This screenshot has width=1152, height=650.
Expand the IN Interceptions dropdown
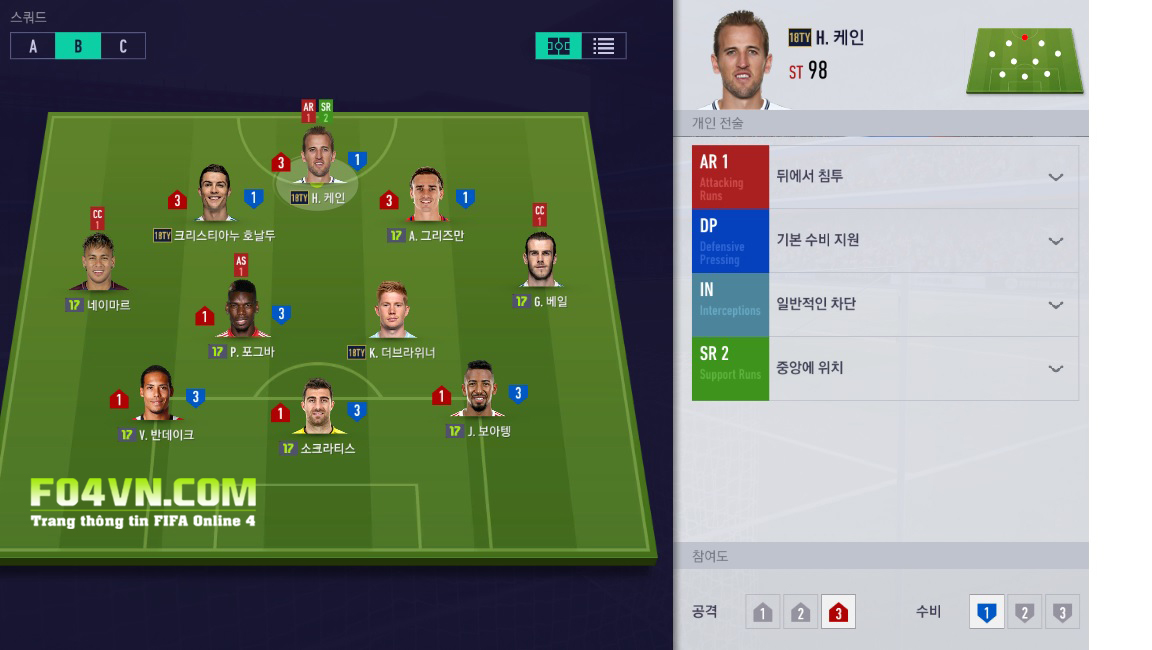coord(1055,305)
